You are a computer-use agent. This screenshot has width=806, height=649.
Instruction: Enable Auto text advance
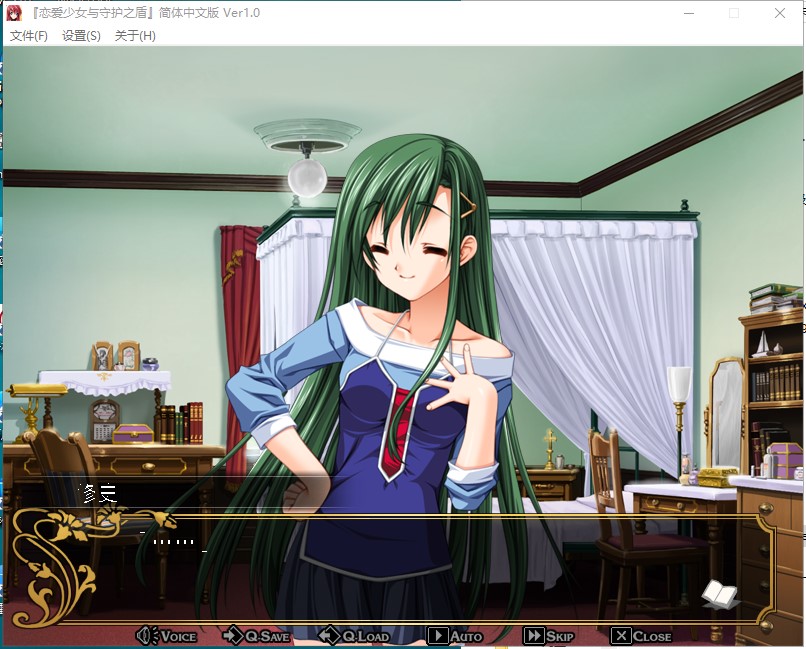(455, 636)
